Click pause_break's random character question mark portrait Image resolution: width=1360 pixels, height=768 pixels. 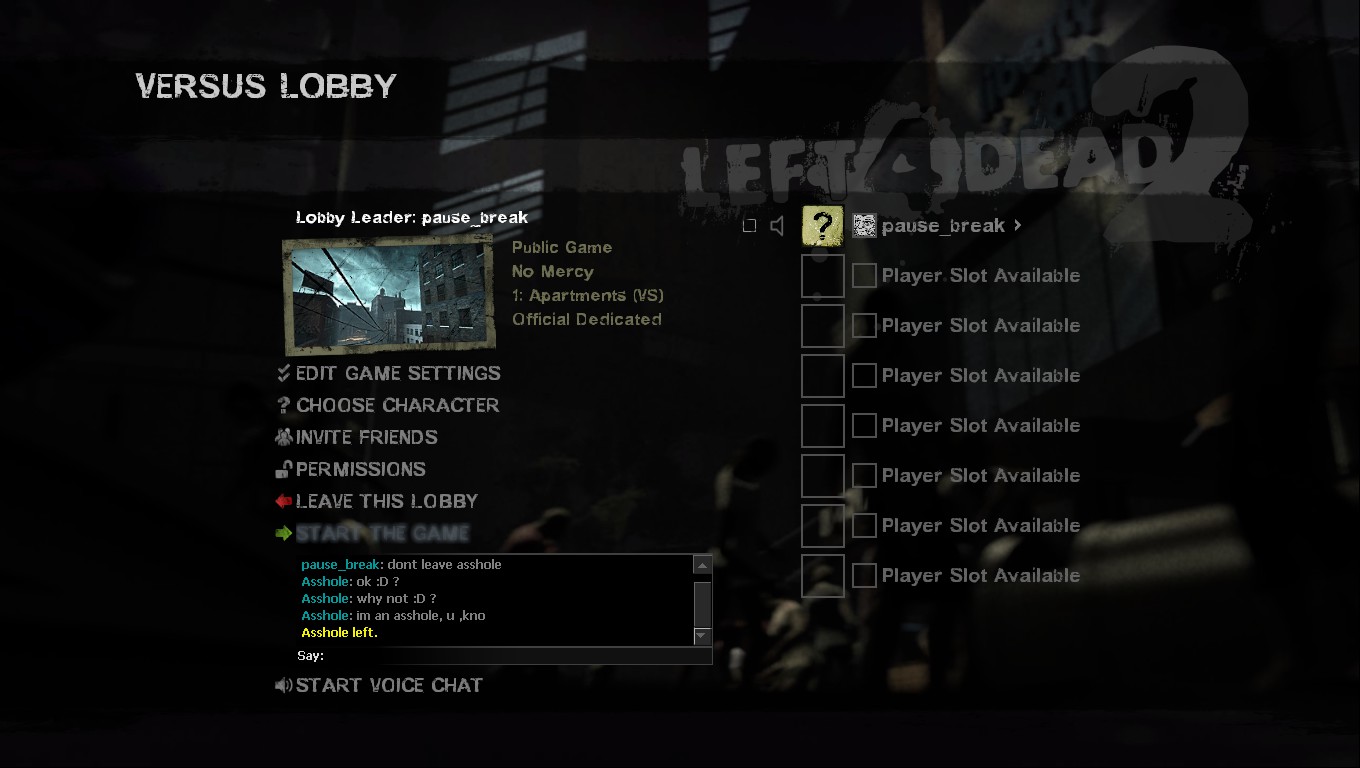[x=822, y=225]
